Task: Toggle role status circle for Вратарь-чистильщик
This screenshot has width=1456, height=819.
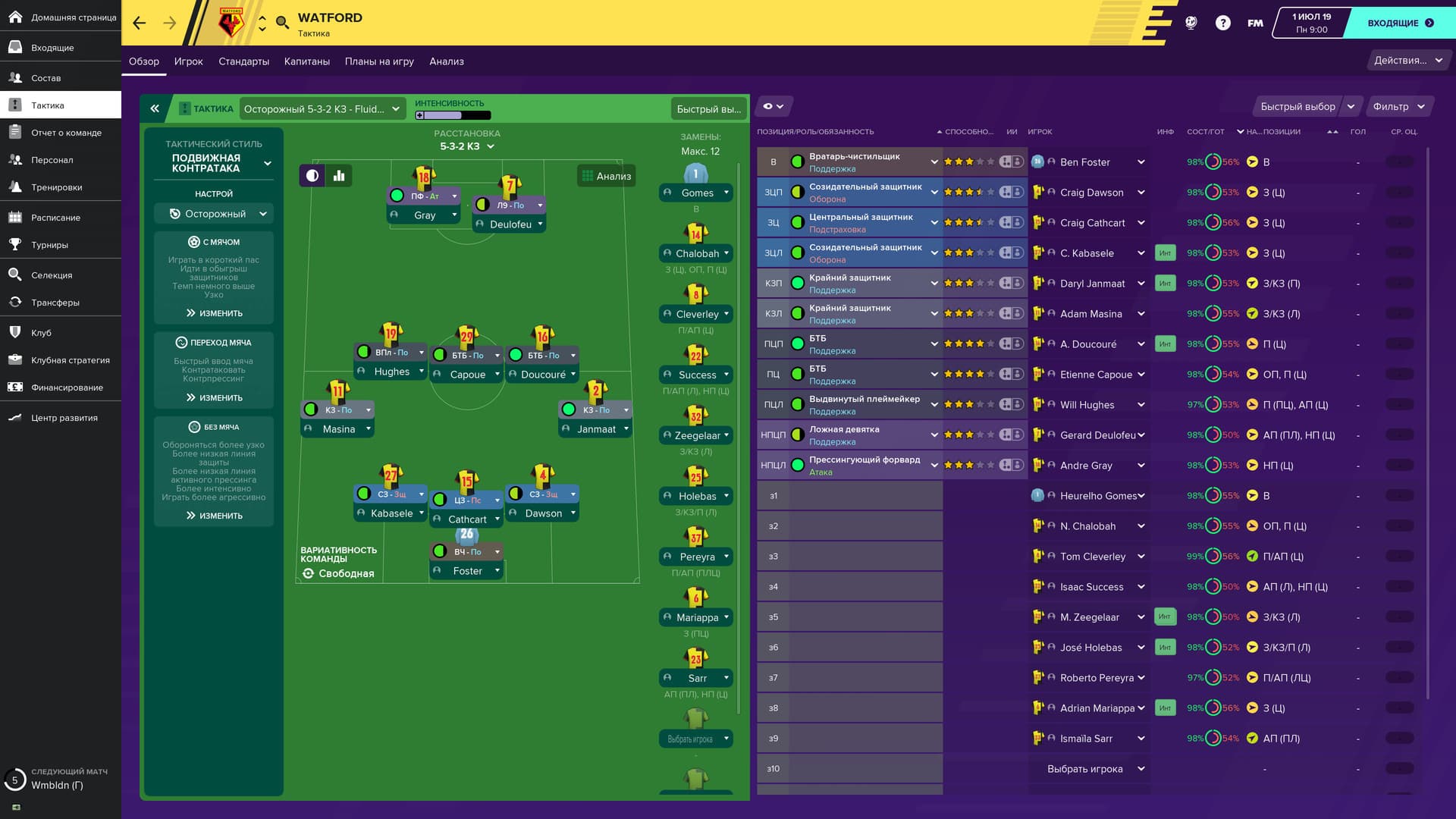Action: [x=796, y=161]
